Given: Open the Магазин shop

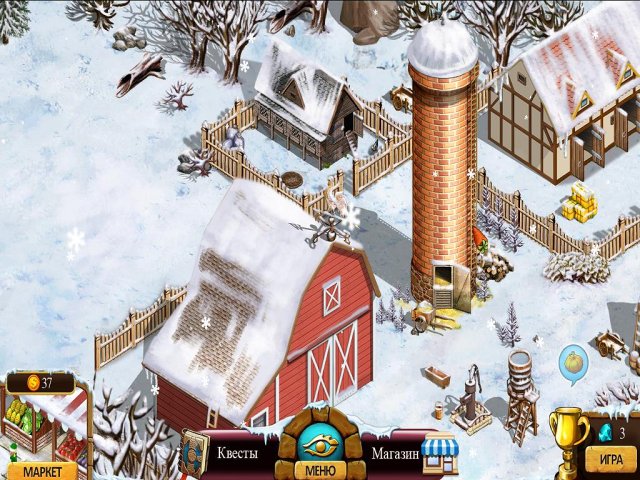Looking at the screenshot, I should tap(393, 453).
